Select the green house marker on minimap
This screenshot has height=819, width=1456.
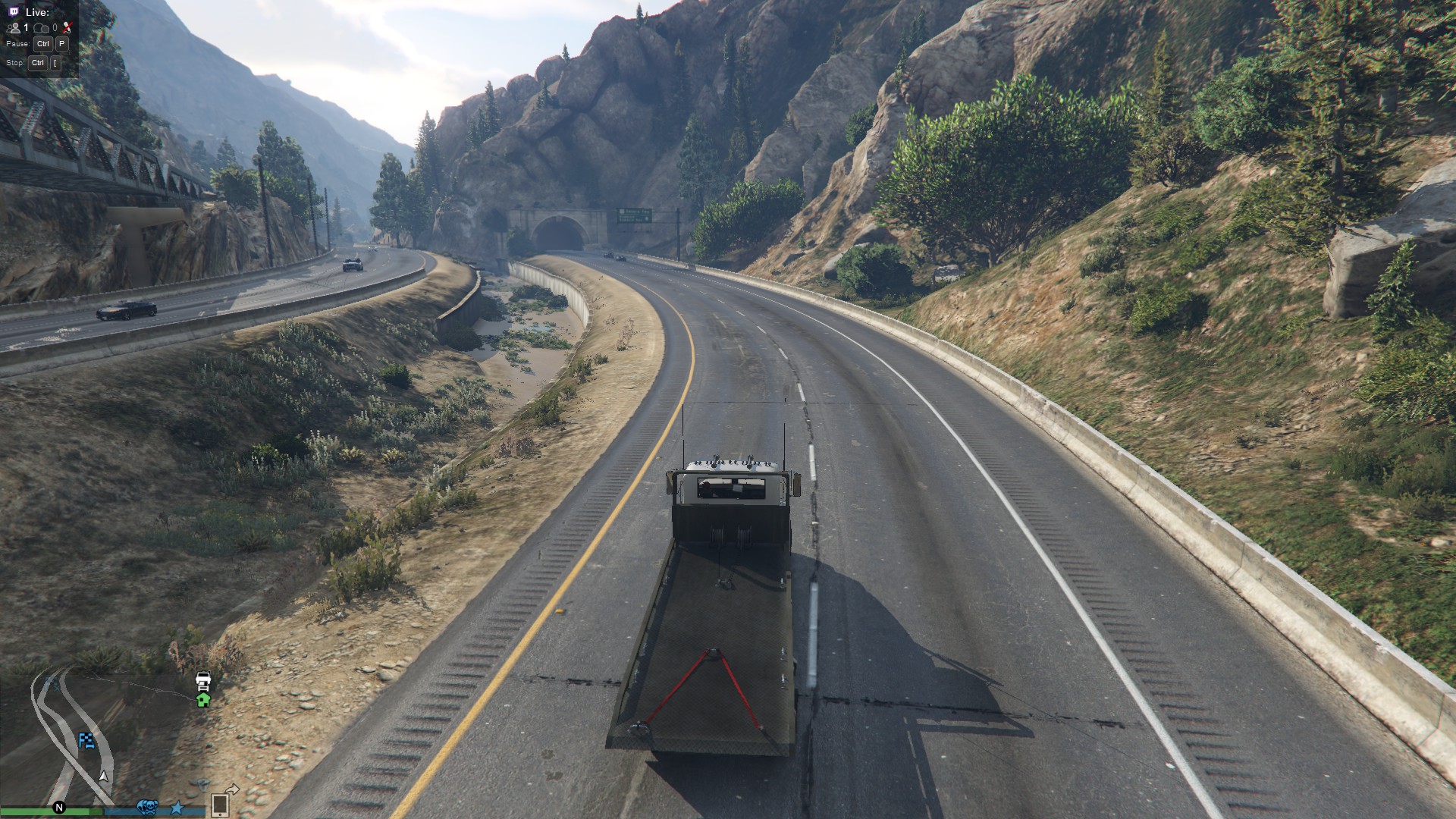(203, 700)
